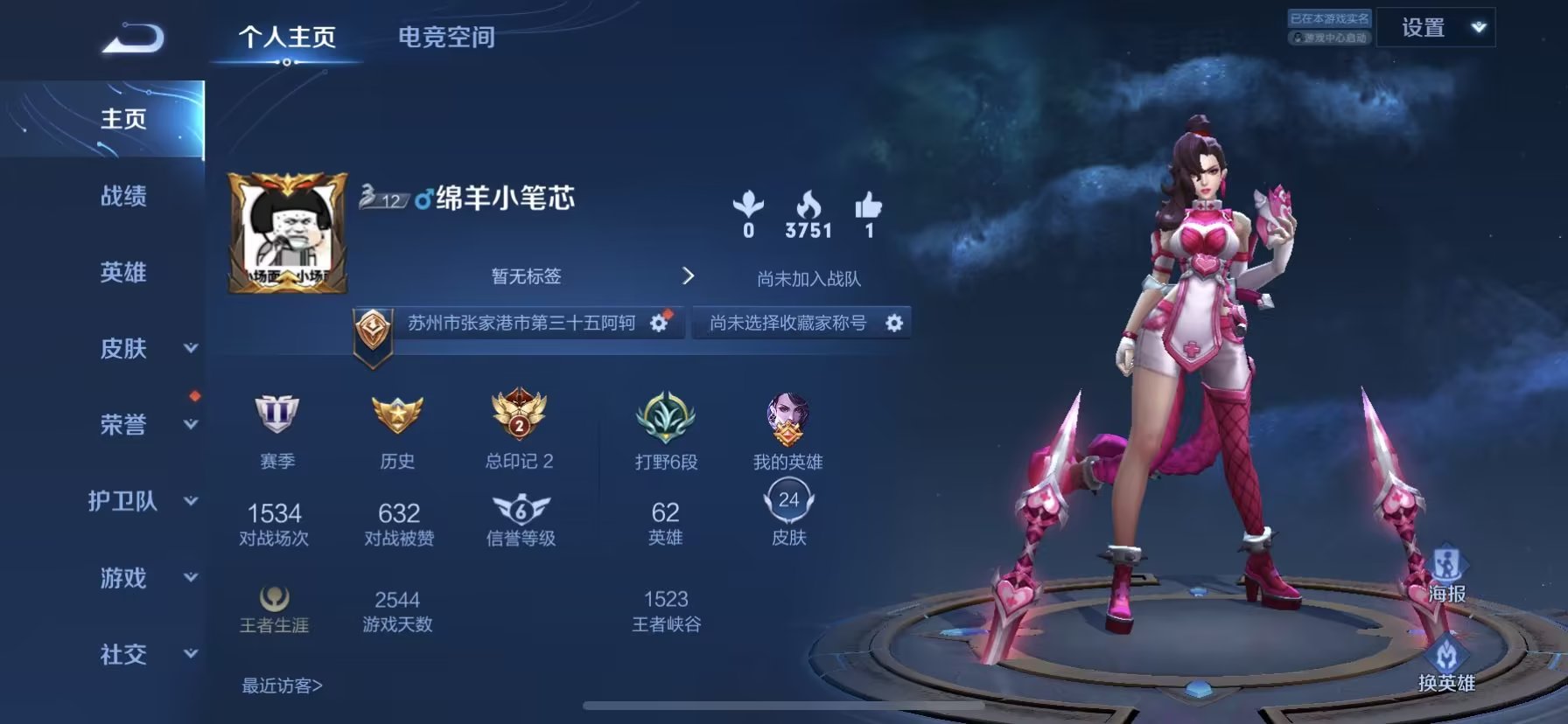View the 赛季 rank badge
This screenshot has width=1568, height=724.
(x=276, y=414)
